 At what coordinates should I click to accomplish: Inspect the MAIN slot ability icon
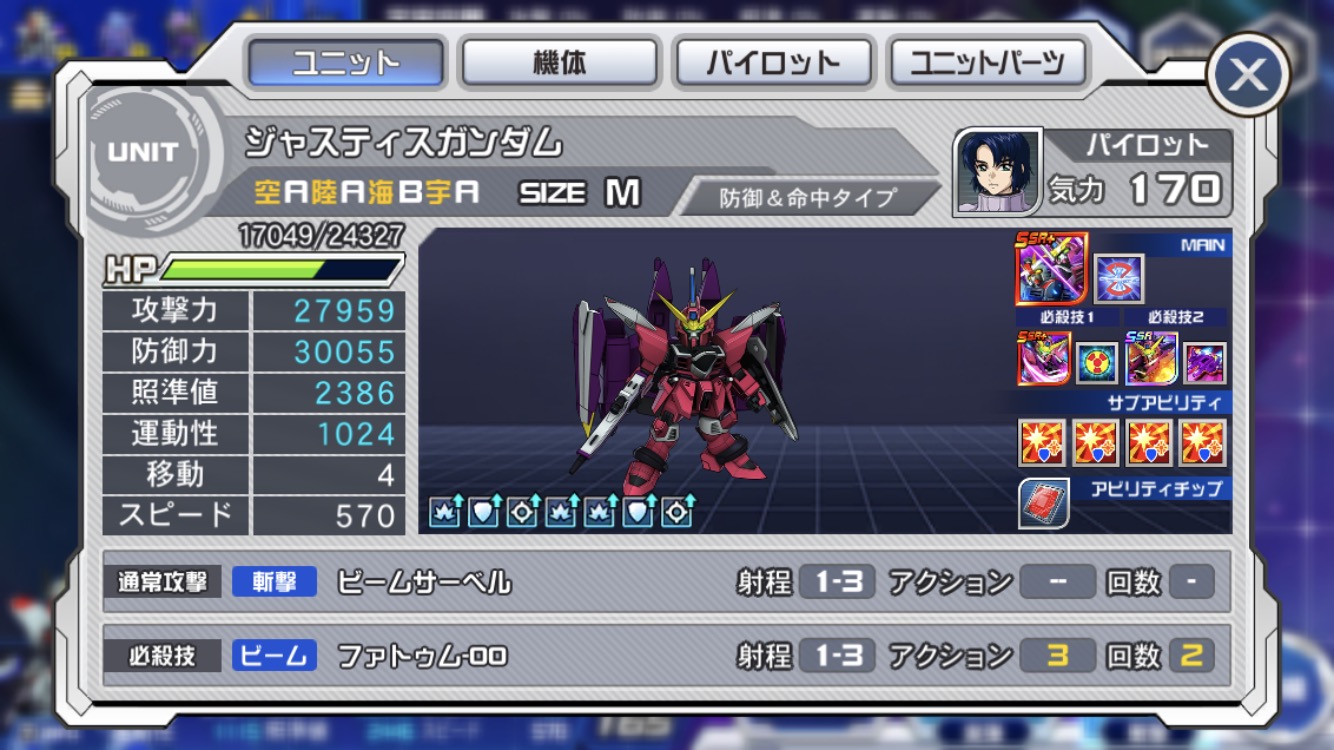tap(1118, 279)
